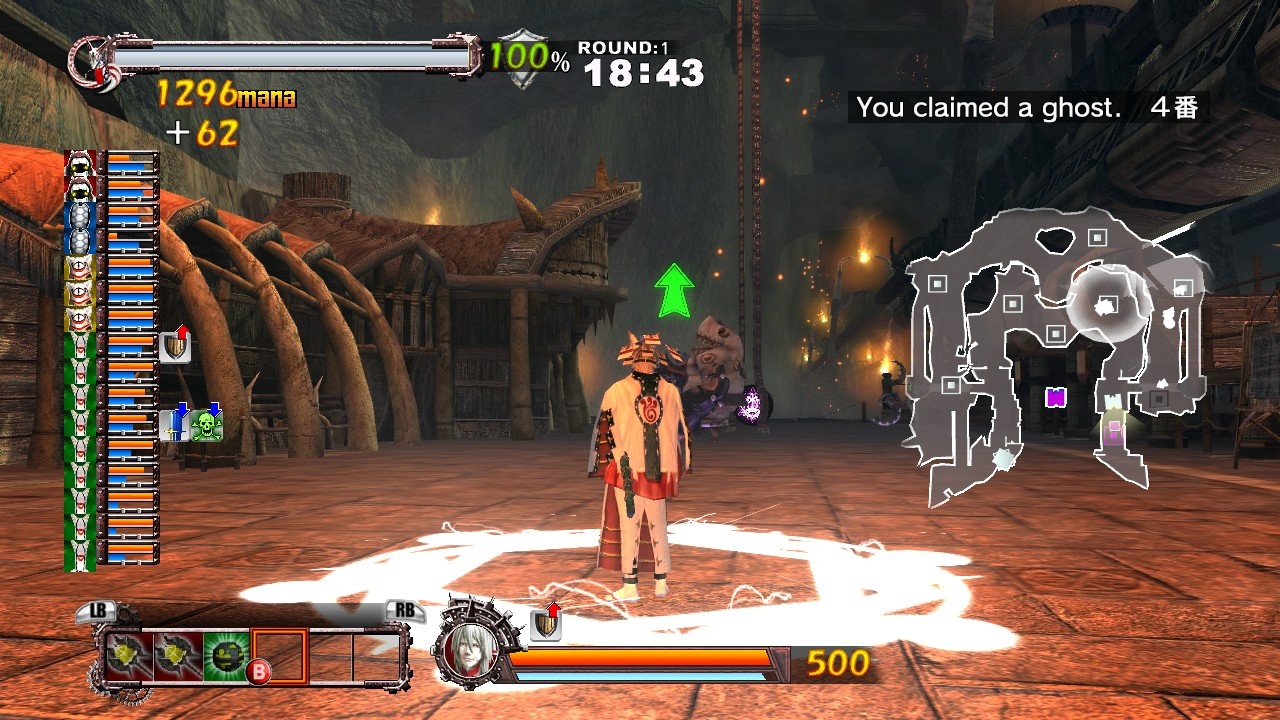Screen dimensions: 1280x720
Task: Click the RB label on the skill bar
Action: [403, 610]
